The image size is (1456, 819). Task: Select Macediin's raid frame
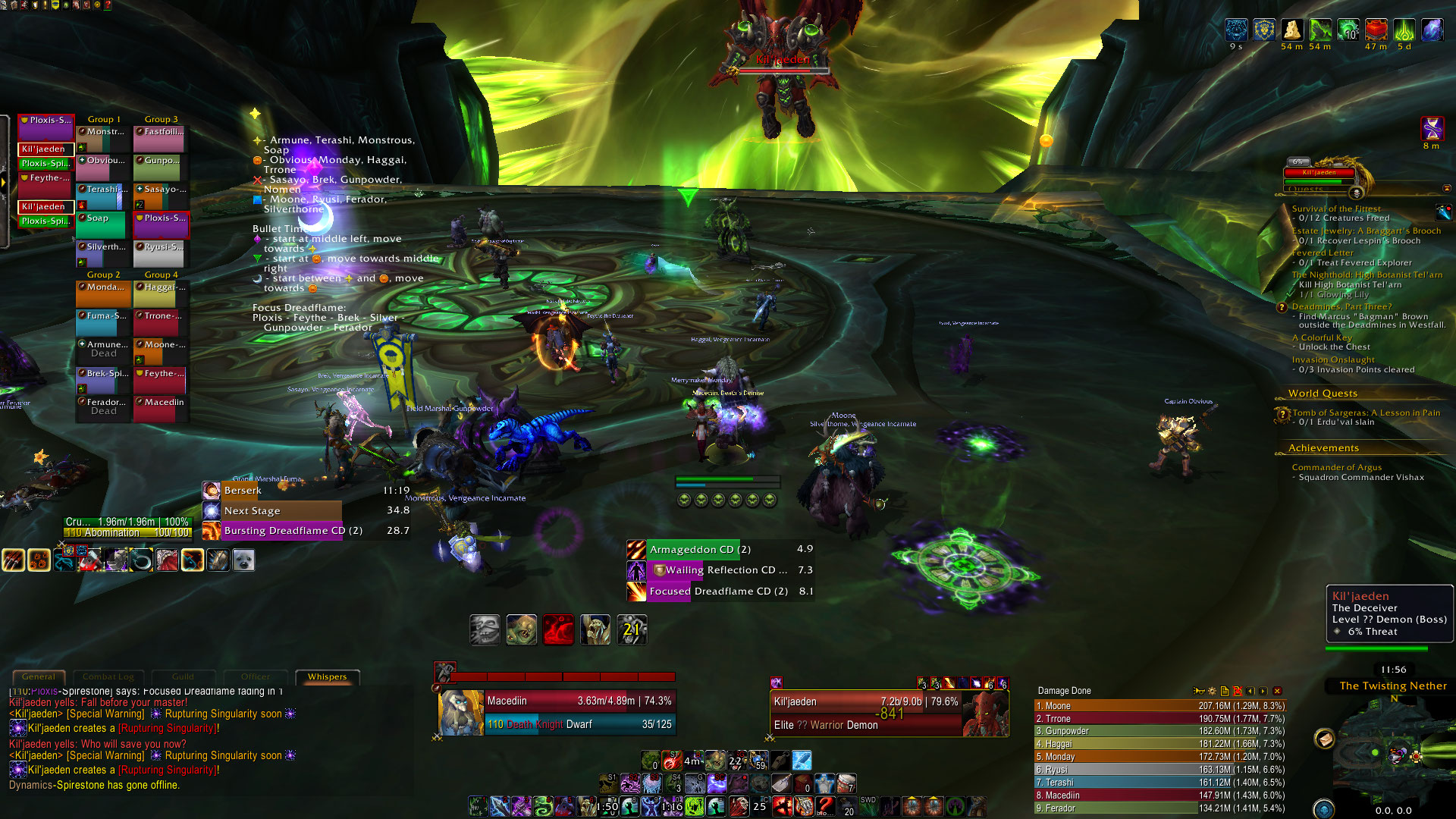(161, 409)
